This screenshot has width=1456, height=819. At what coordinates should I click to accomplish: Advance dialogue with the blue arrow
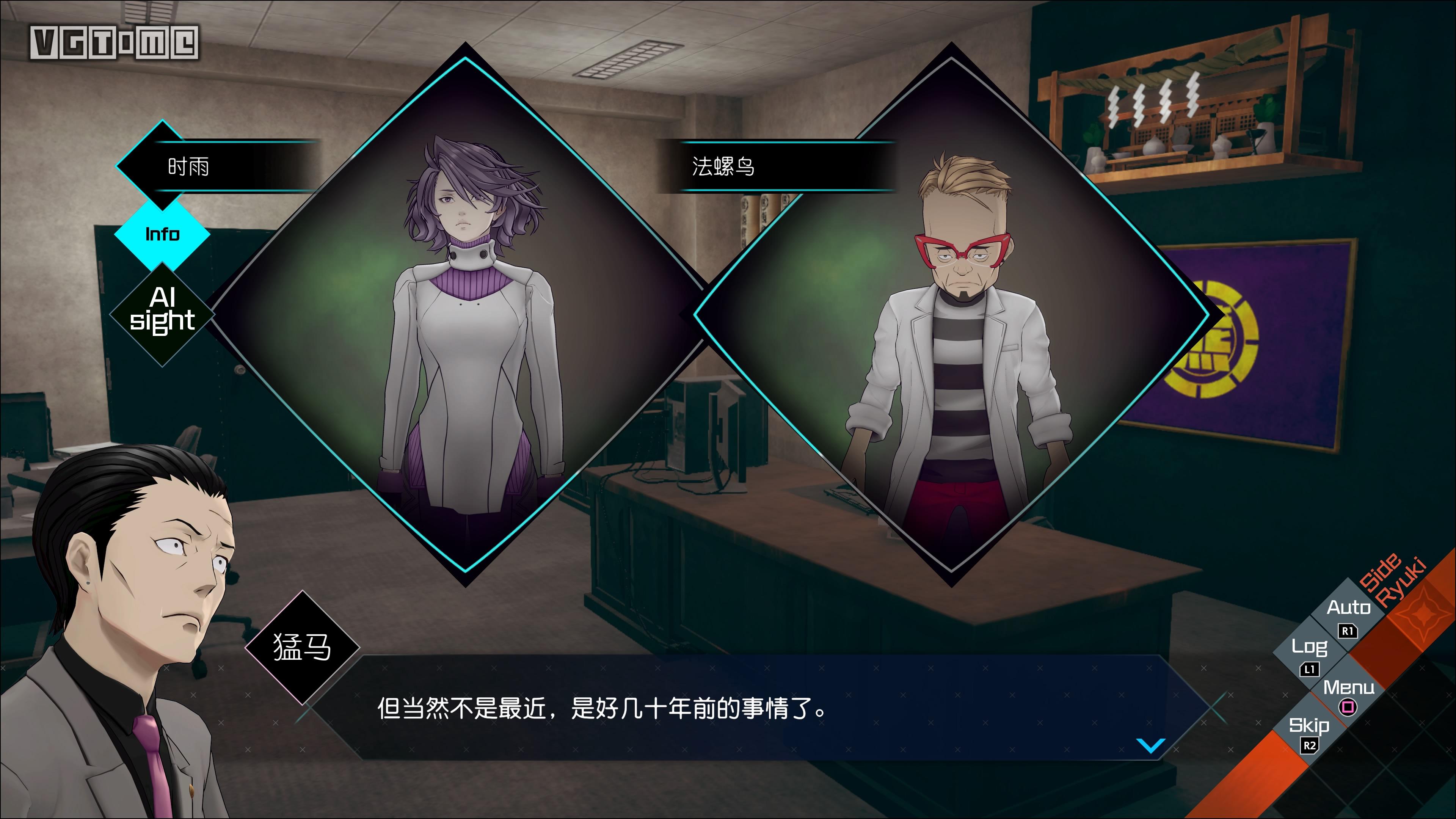[1150, 745]
